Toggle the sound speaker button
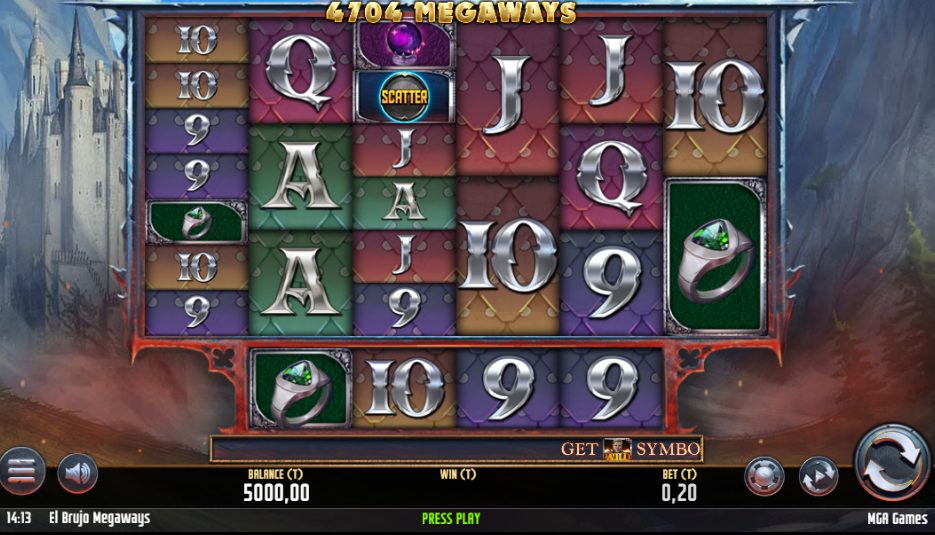This screenshot has height=535, width=935. point(77,473)
